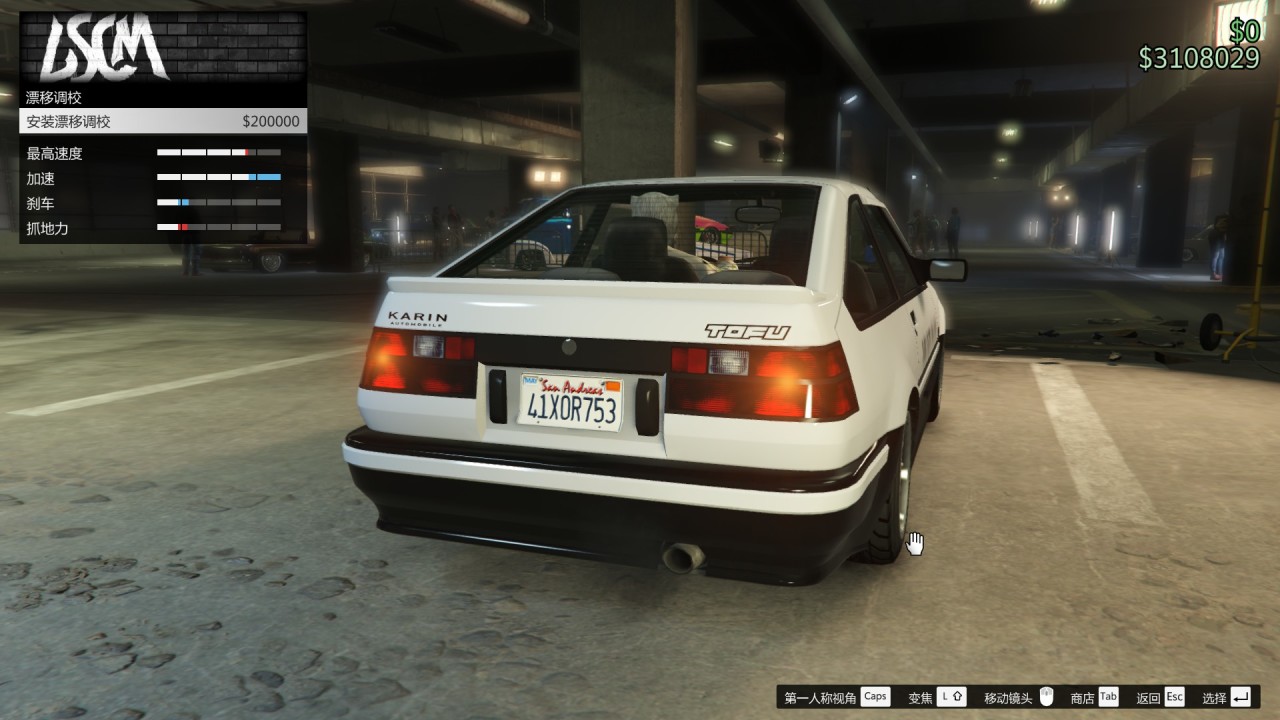Screen dimensions: 1280x720
Task: Click the mouse icon beside 移动镜头
Action: point(1047,696)
